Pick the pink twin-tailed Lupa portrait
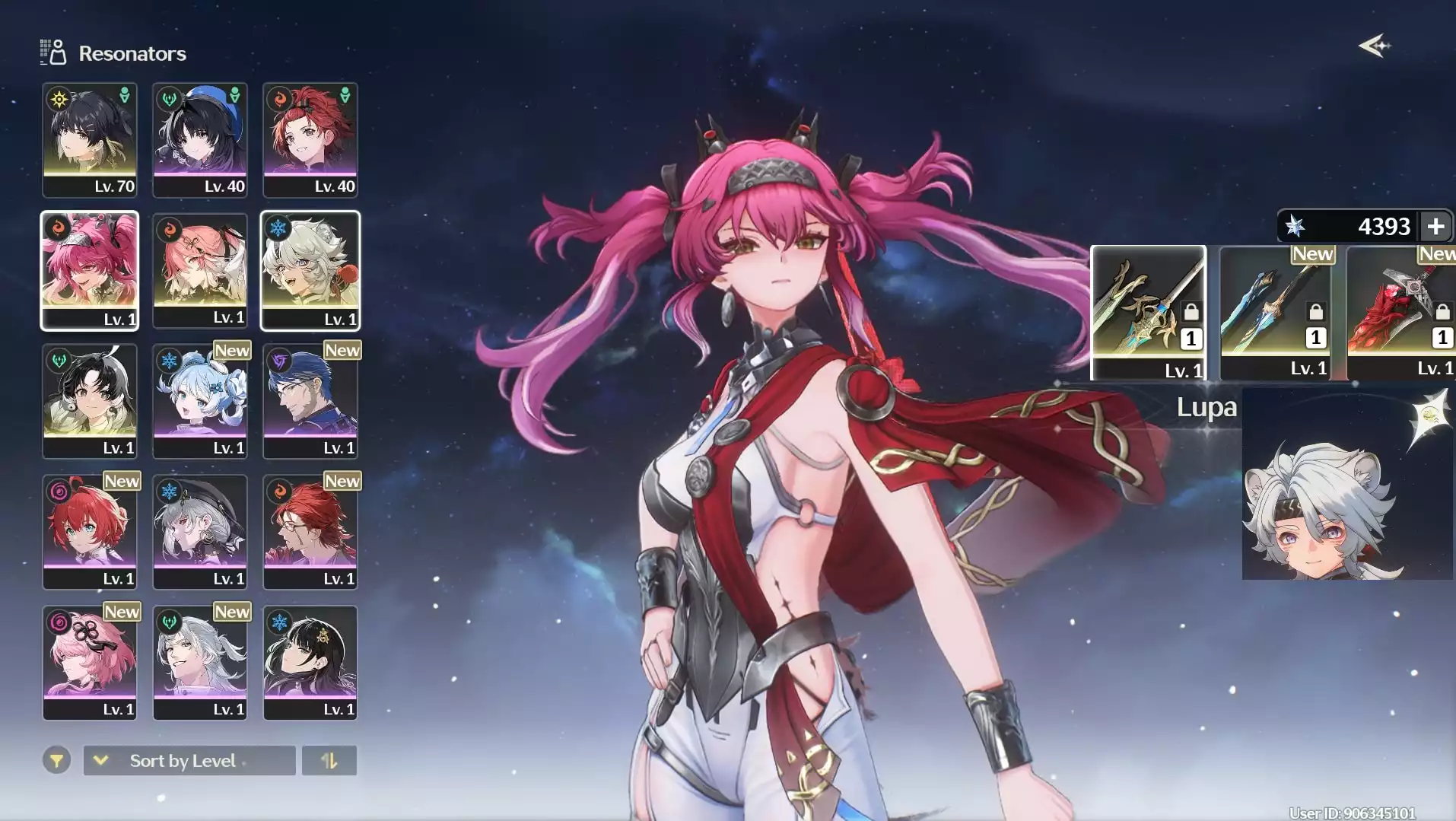Viewport: 1456px width, 821px height. tap(90, 270)
